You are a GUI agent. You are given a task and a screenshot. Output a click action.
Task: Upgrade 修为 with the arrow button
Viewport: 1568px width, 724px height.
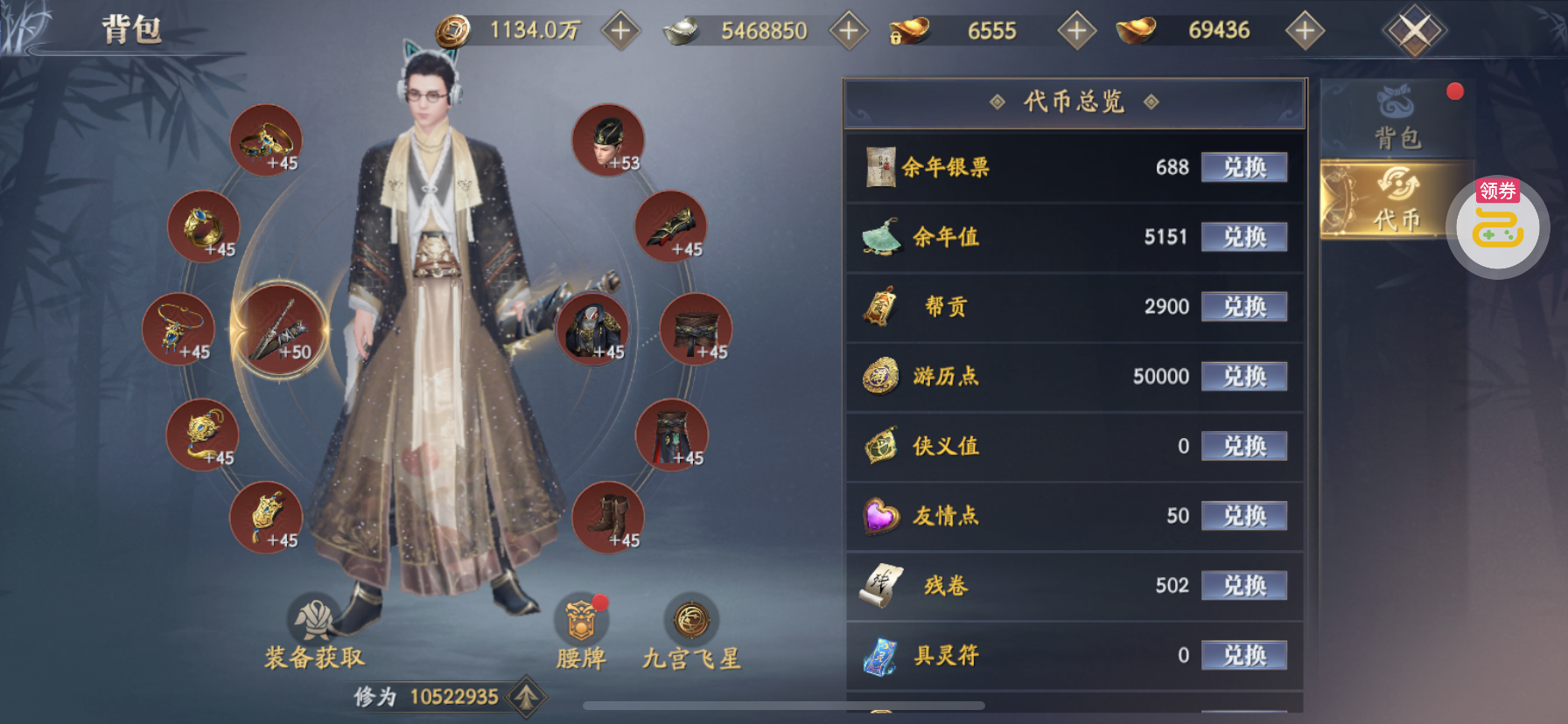pyautogui.click(x=527, y=697)
